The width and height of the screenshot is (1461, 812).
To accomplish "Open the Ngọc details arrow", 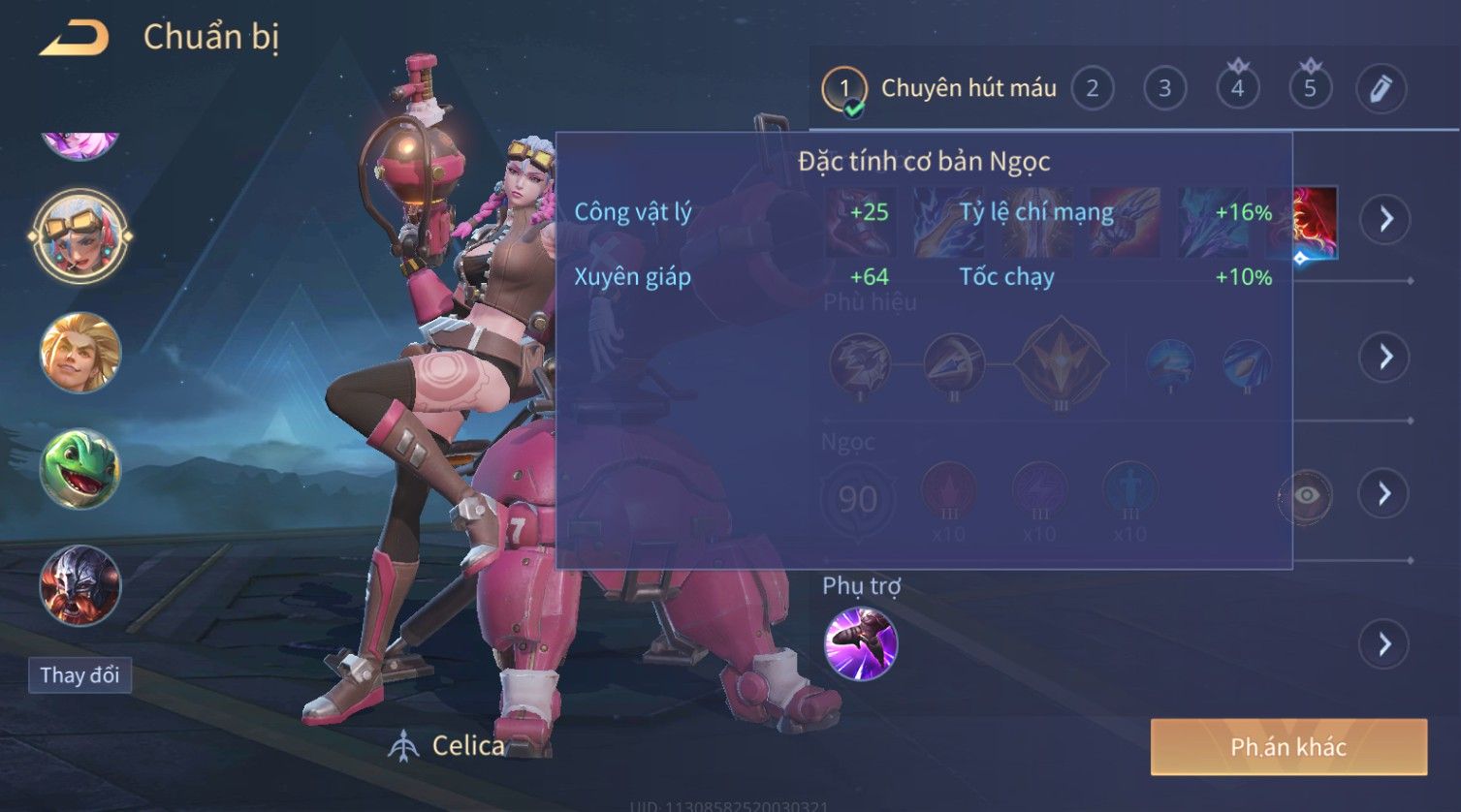I will tap(1384, 494).
